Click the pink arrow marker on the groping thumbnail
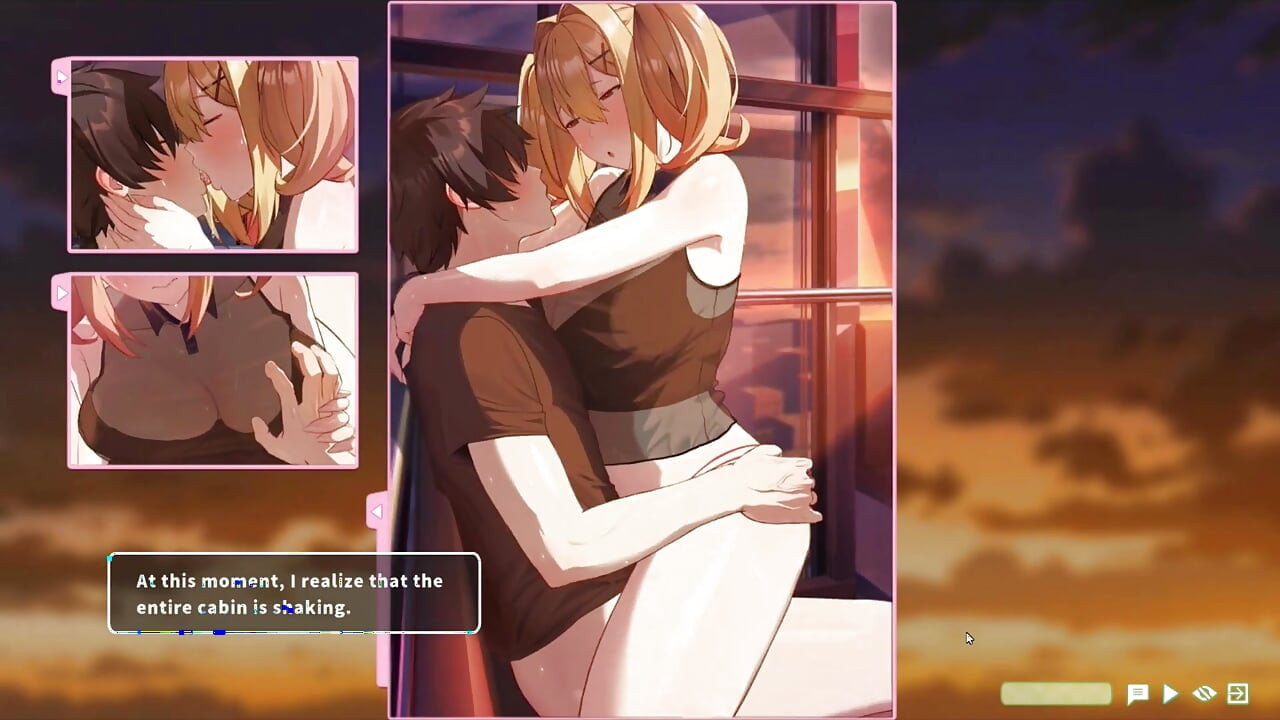Viewport: 1280px width, 720px height. click(x=62, y=292)
